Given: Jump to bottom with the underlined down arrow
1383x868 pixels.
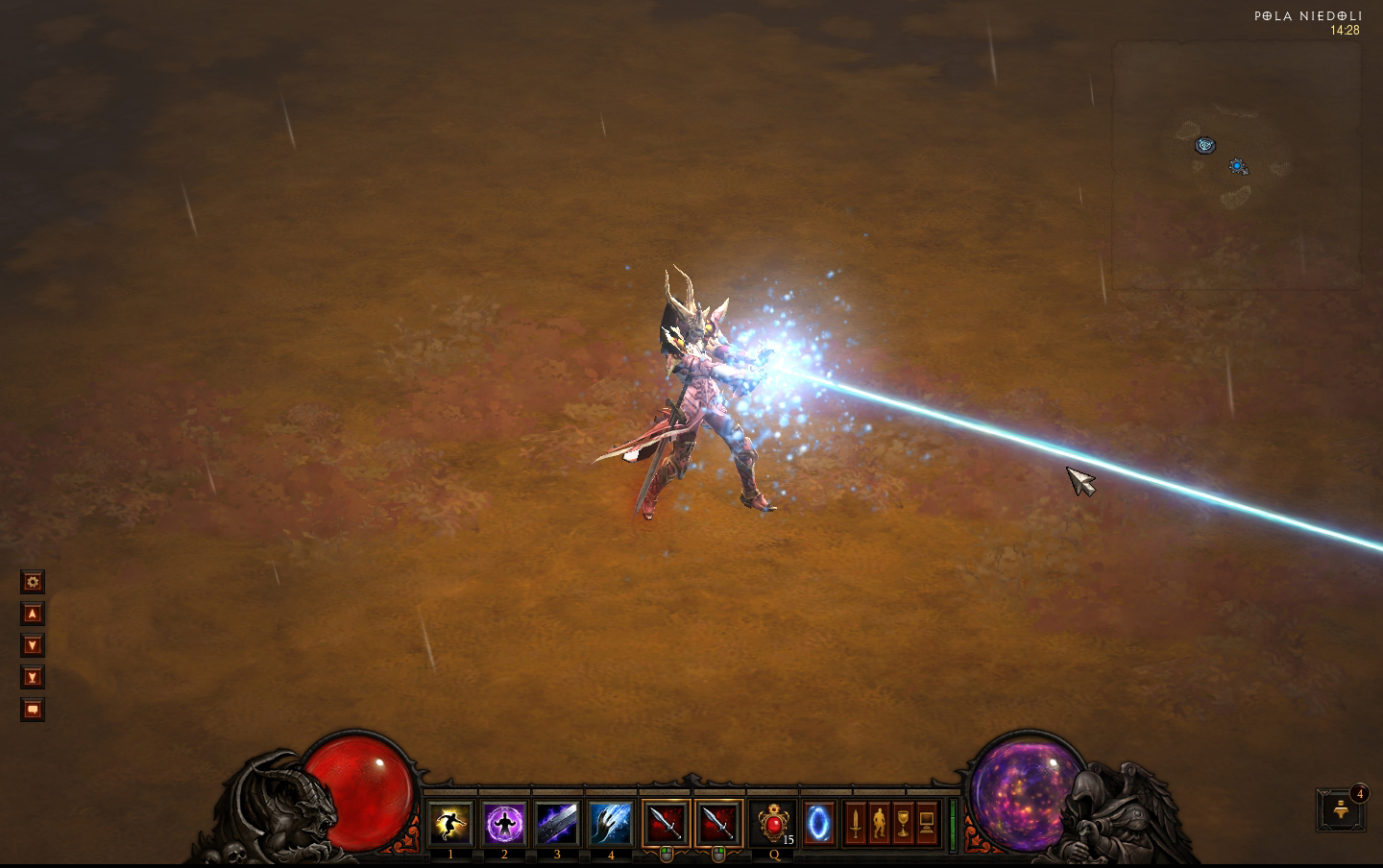Looking at the screenshot, I should click(33, 678).
